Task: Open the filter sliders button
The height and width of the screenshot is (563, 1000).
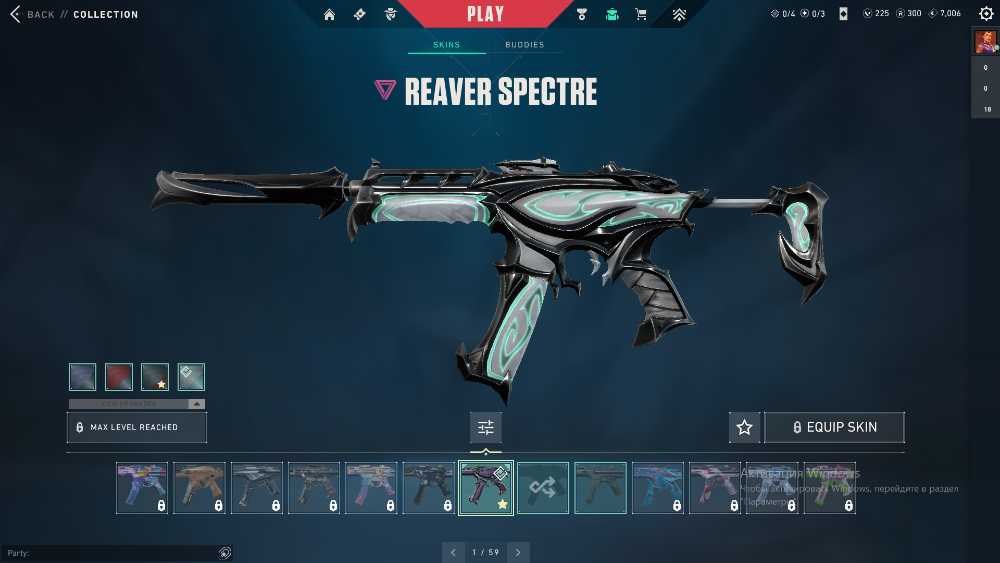Action: (486, 427)
